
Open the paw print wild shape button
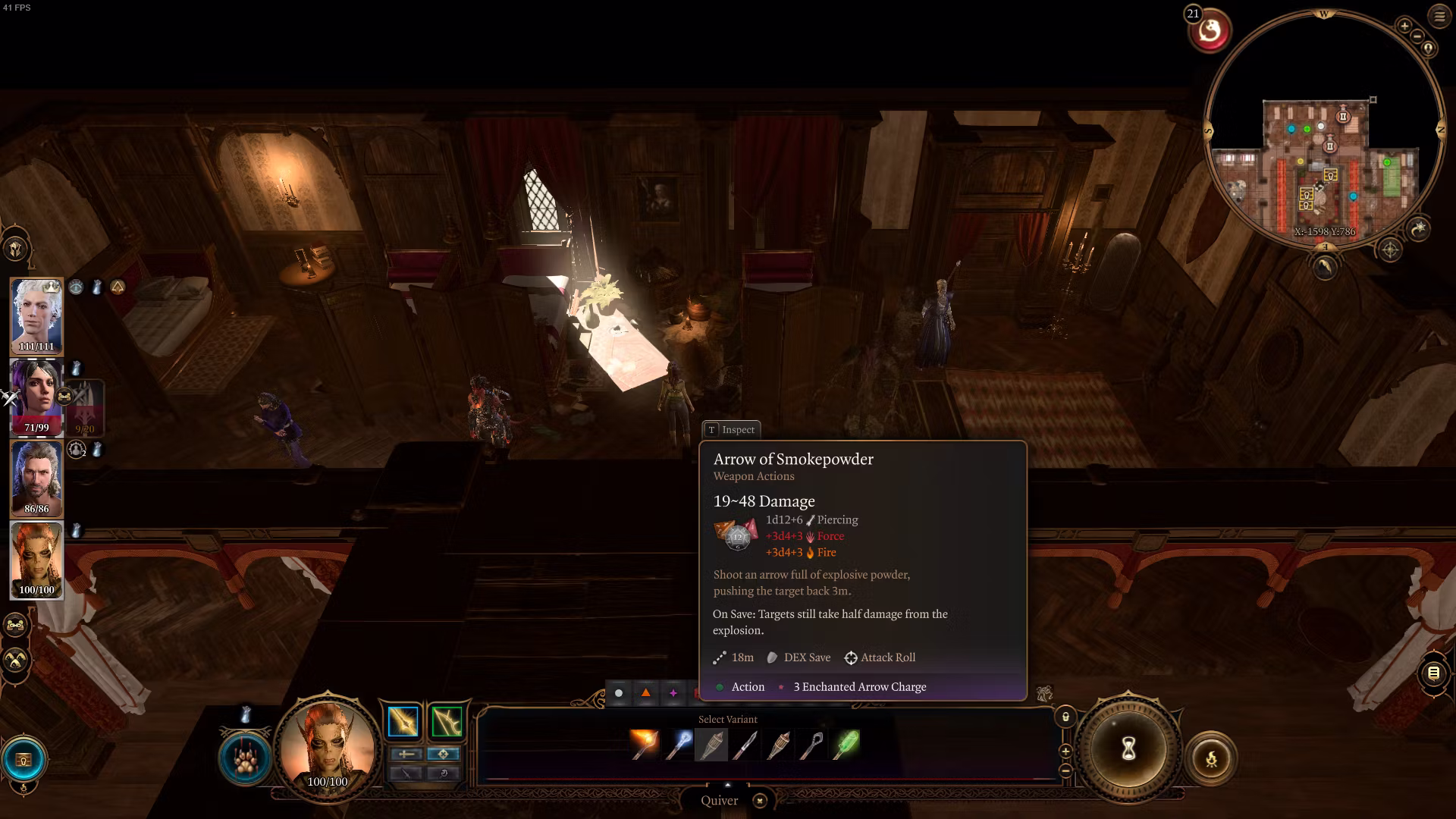245,759
